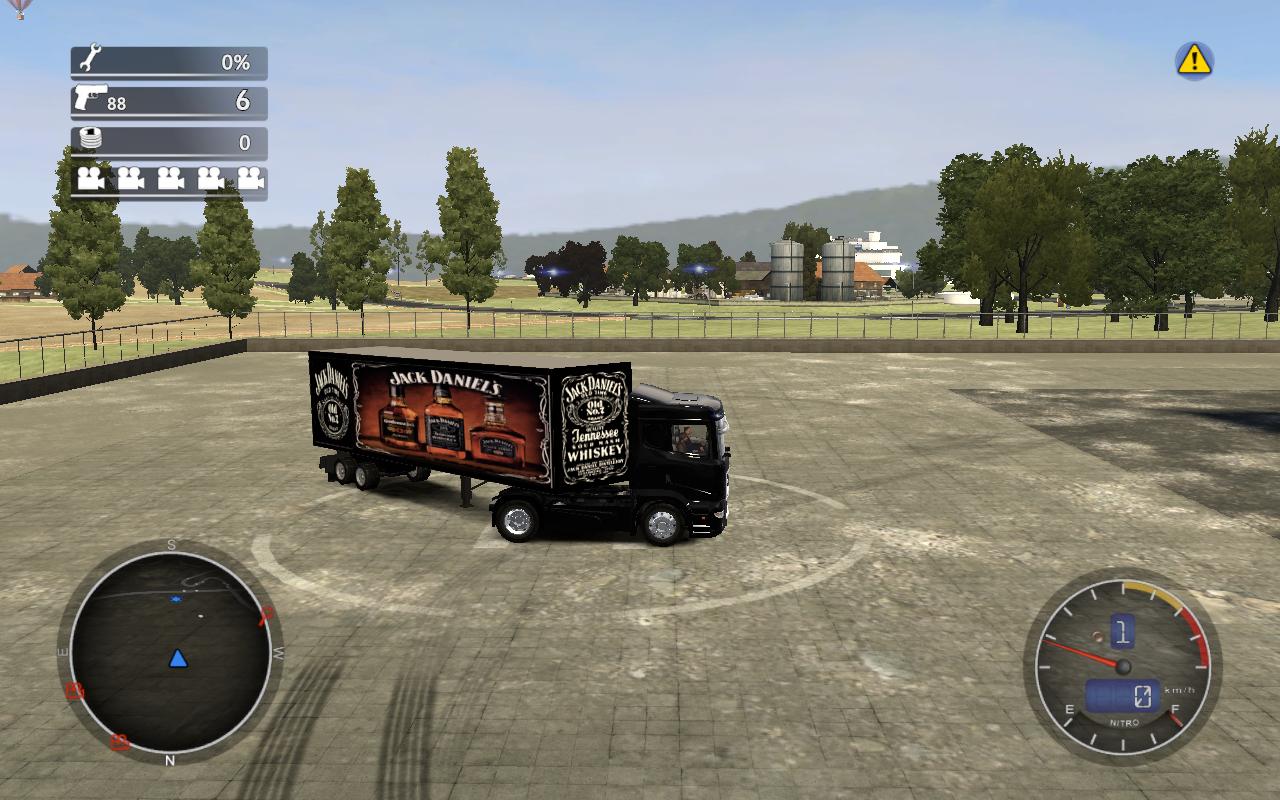Click the gear number indicator on the speedometer
This screenshot has width=1280, height=800.
coord(1122,630)
